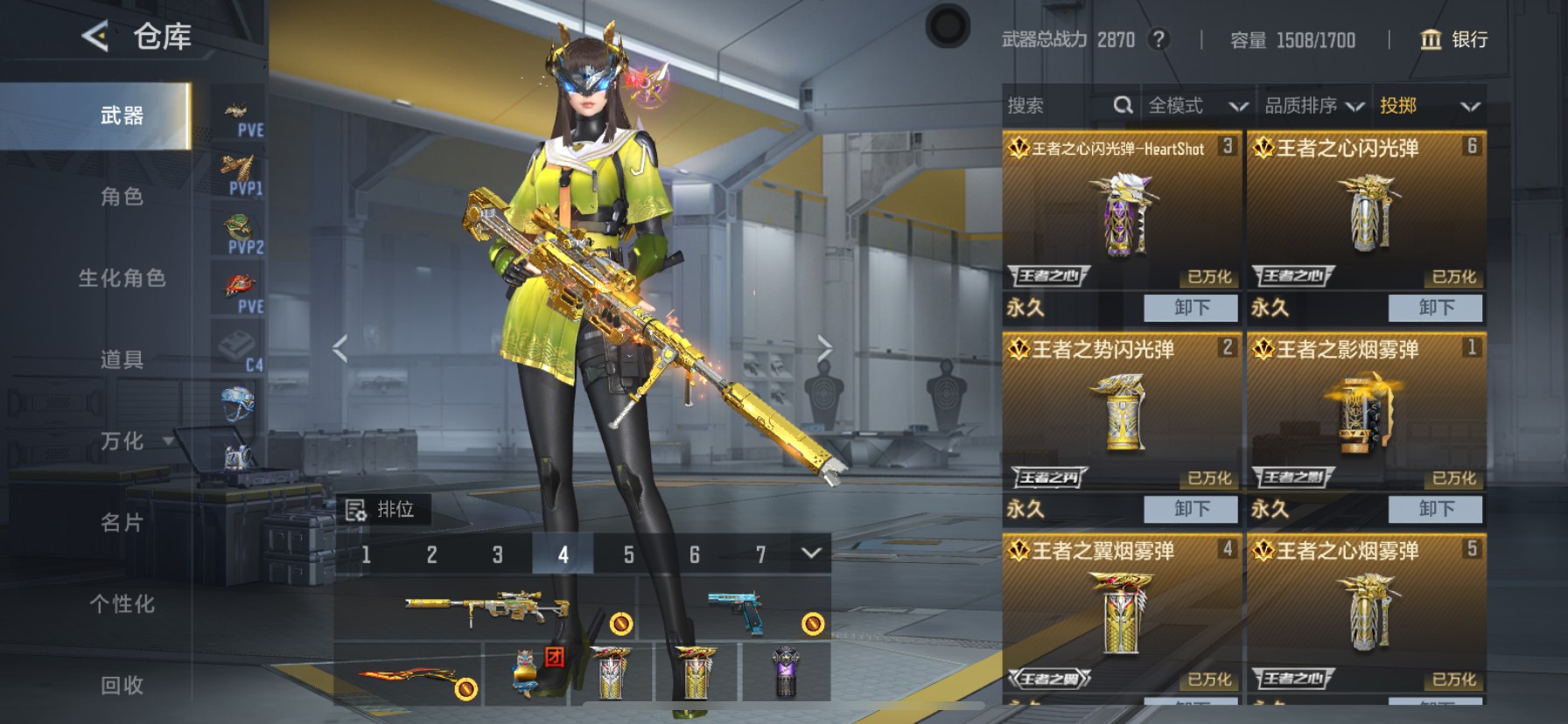Image resolution: width=1568 pixels, height=724 pixels.
Task: Expand the loadout number list arrow
Action: tap(811, 553)
